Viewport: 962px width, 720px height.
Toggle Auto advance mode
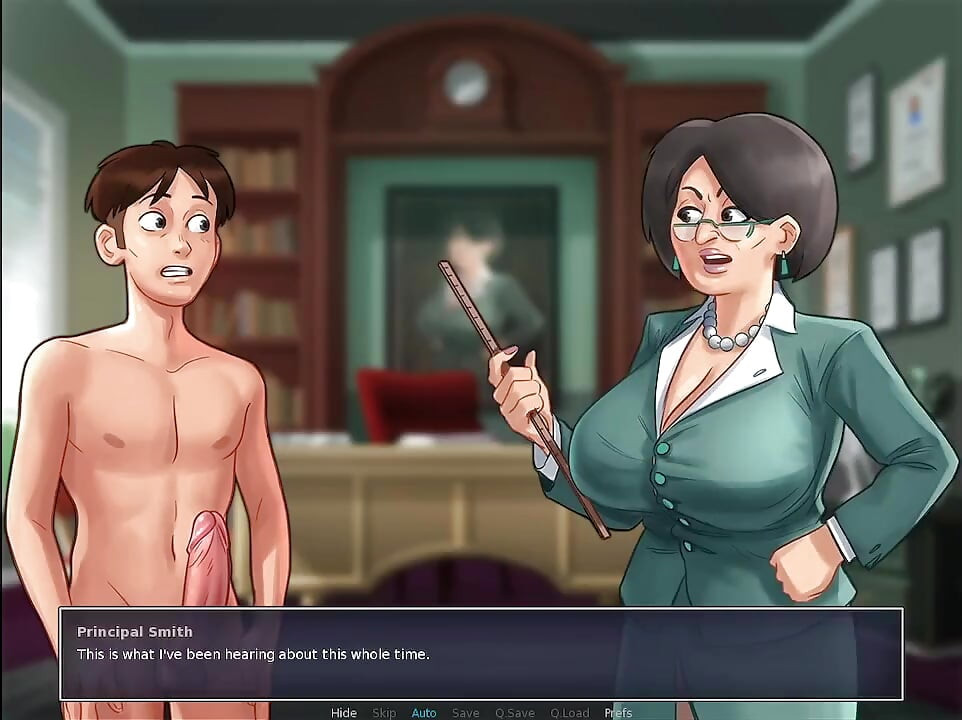pyautogui.click(x=424, y=712)
